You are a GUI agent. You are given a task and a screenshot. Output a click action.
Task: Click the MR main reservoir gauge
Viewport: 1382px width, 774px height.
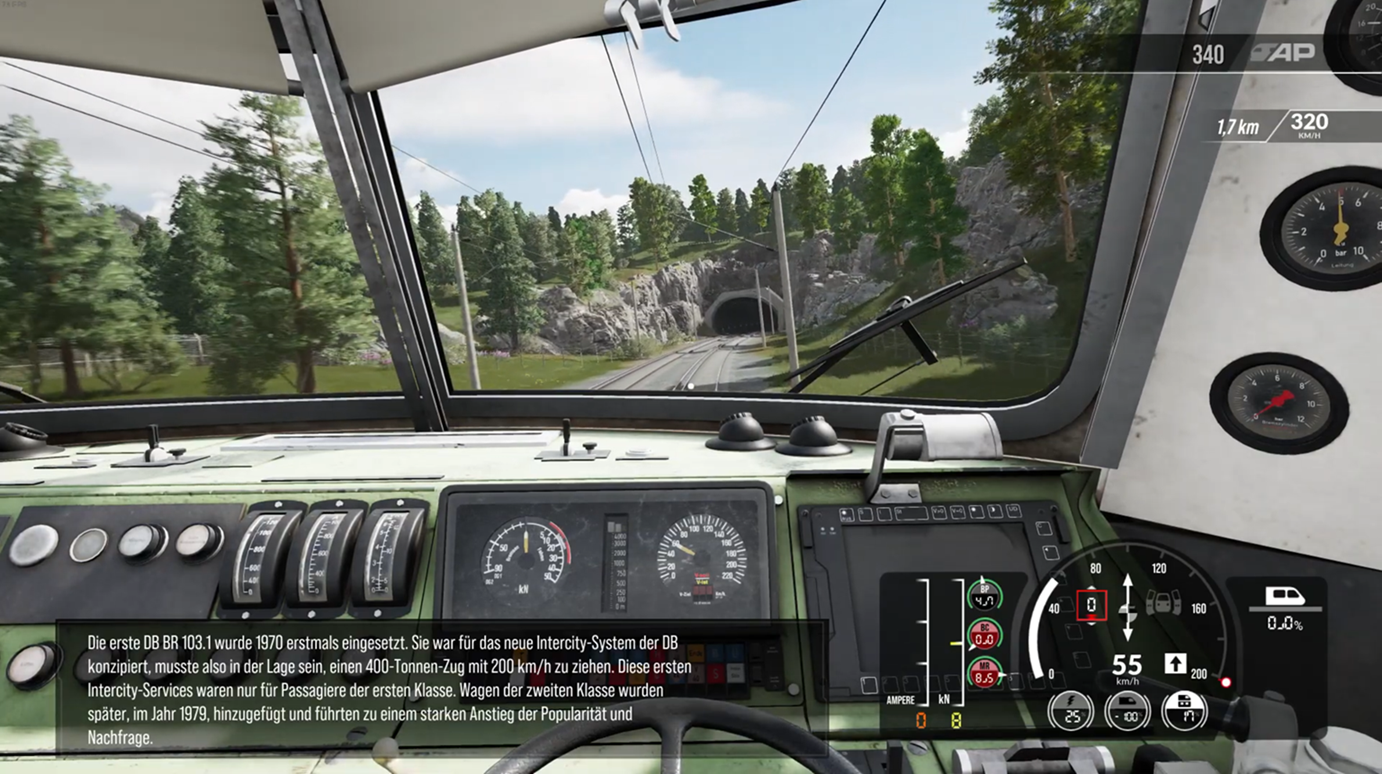pos(985,673)
